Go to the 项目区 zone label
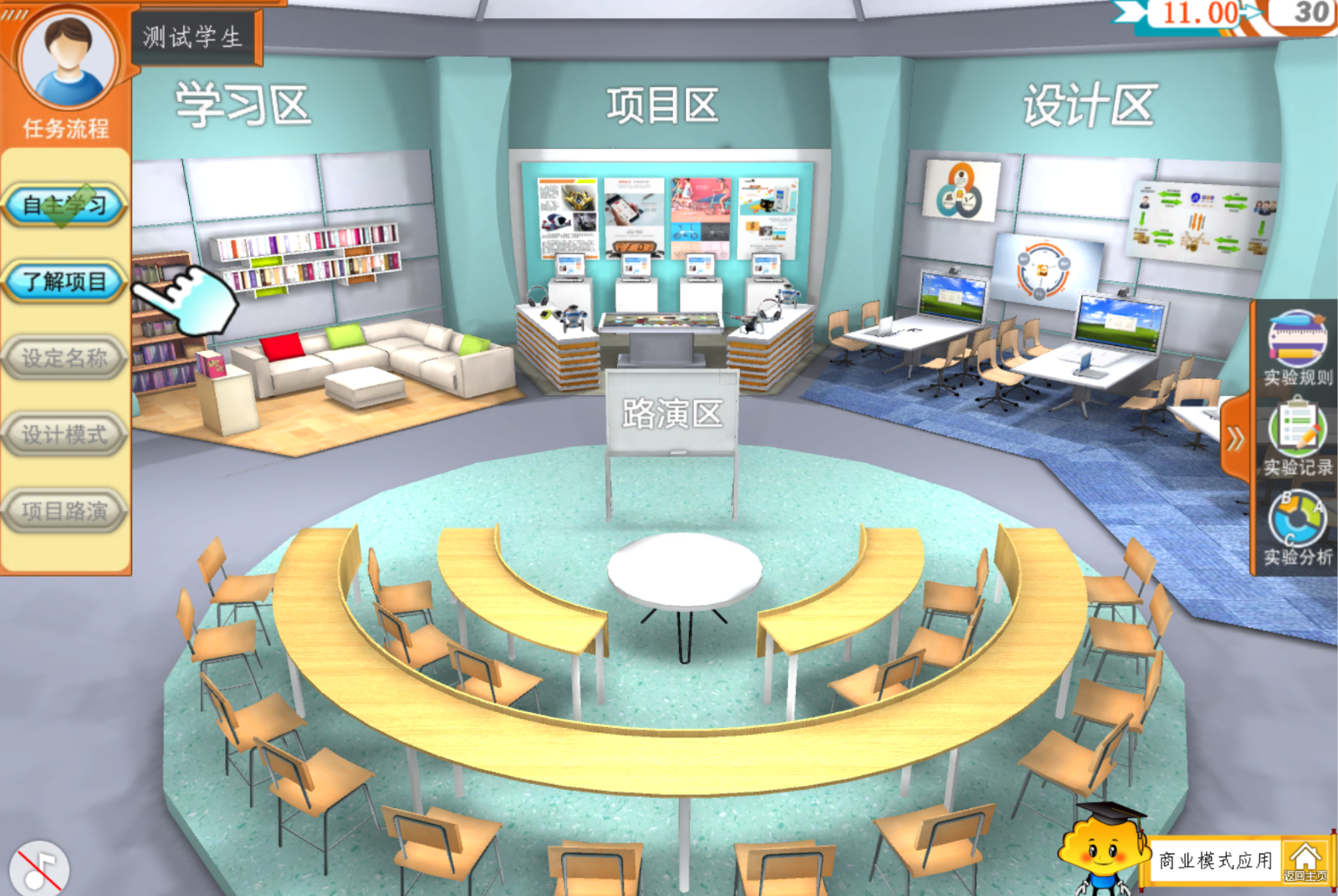This screenshot has height=896, width=1338. click(662, 106)
